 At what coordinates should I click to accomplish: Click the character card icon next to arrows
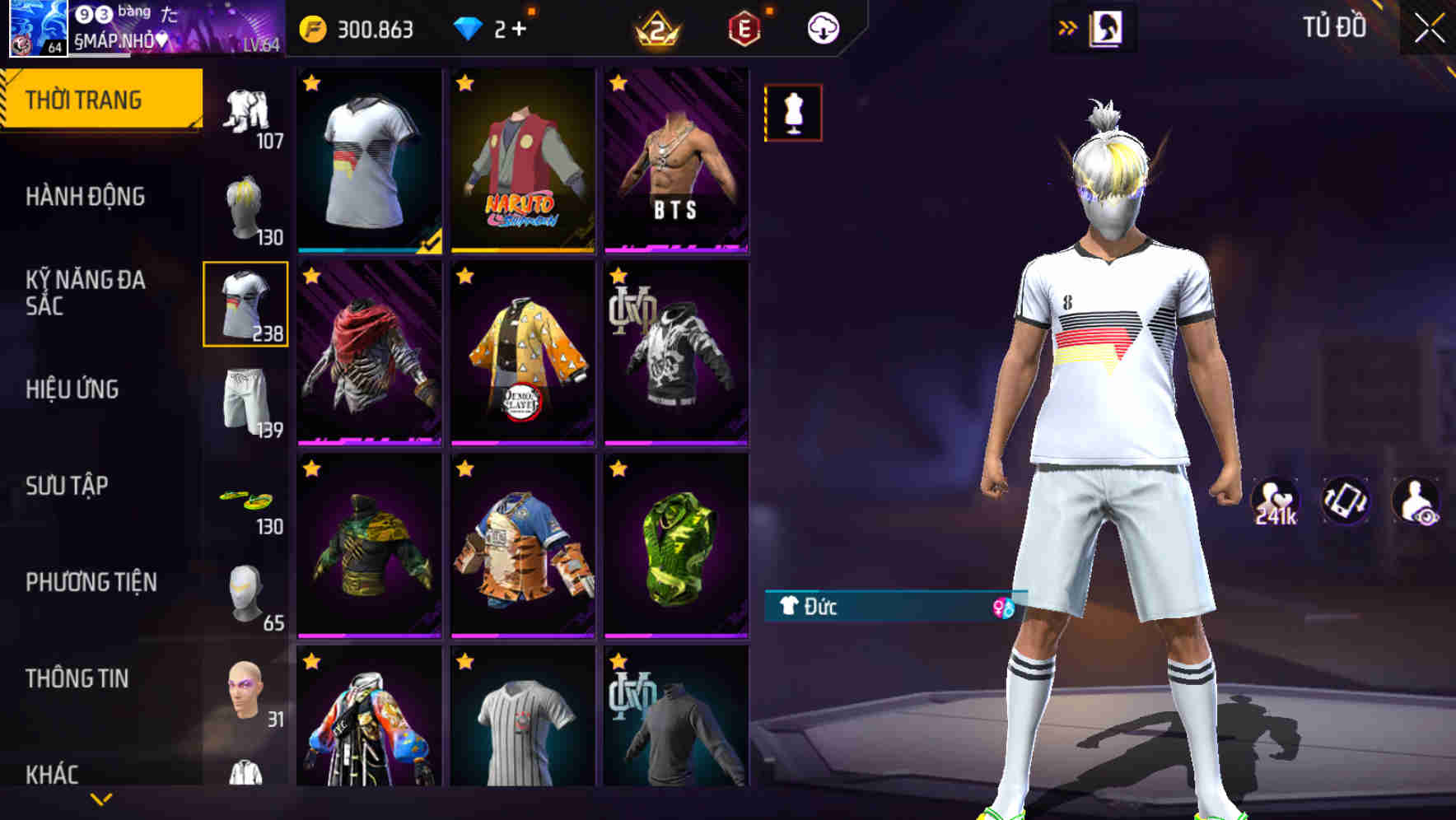[1108, 27]
